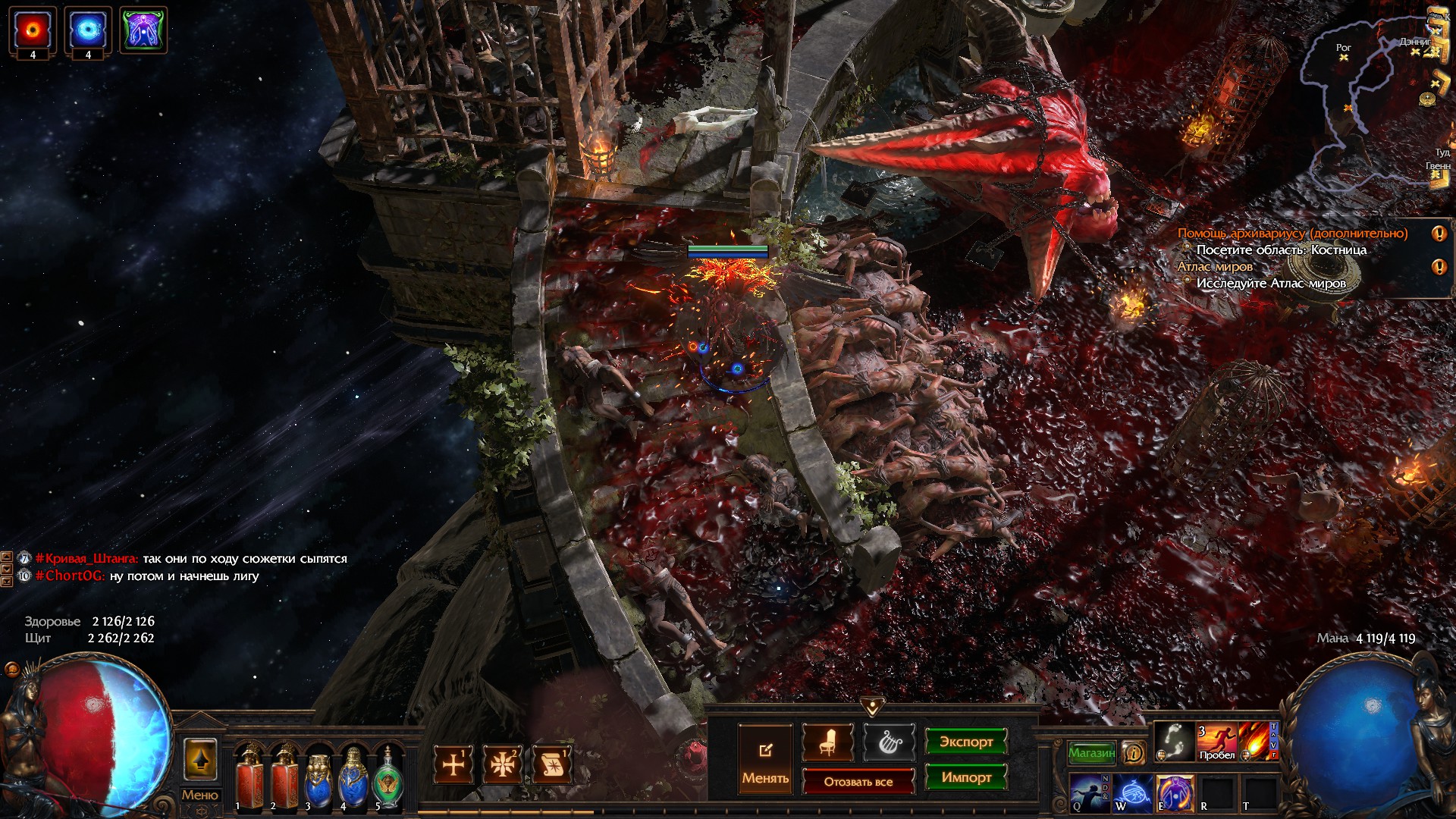Click the green Экспорт button
Image resolution: width=1456 pixels, height=819 pixels.
pos(965,742)
